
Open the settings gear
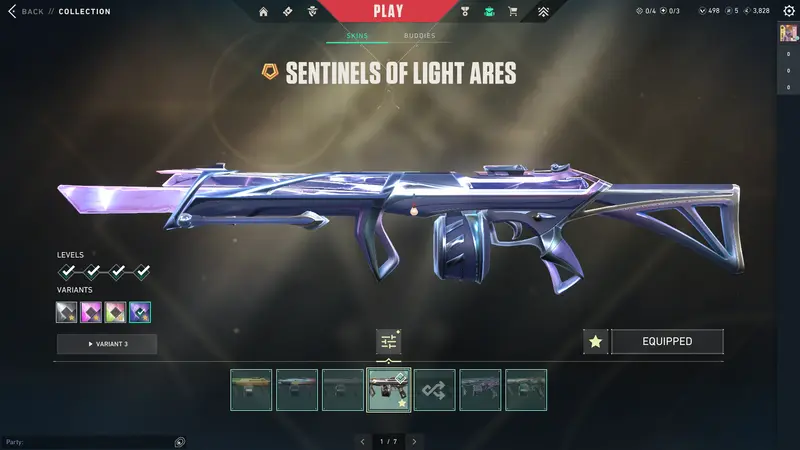coord(788,10)
